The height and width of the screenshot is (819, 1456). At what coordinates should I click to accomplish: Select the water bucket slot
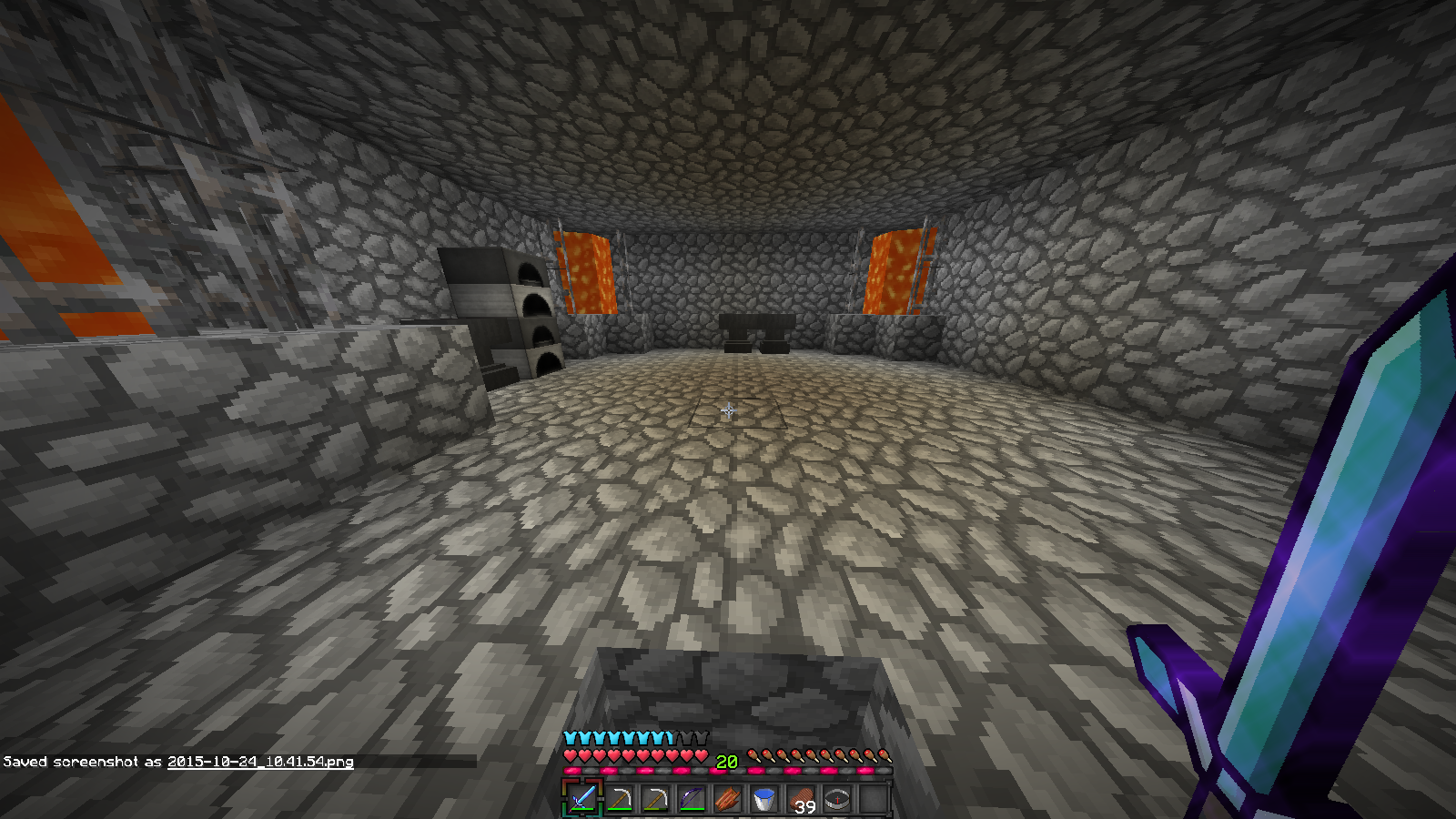pyautogui.click(x=764, y=799)
